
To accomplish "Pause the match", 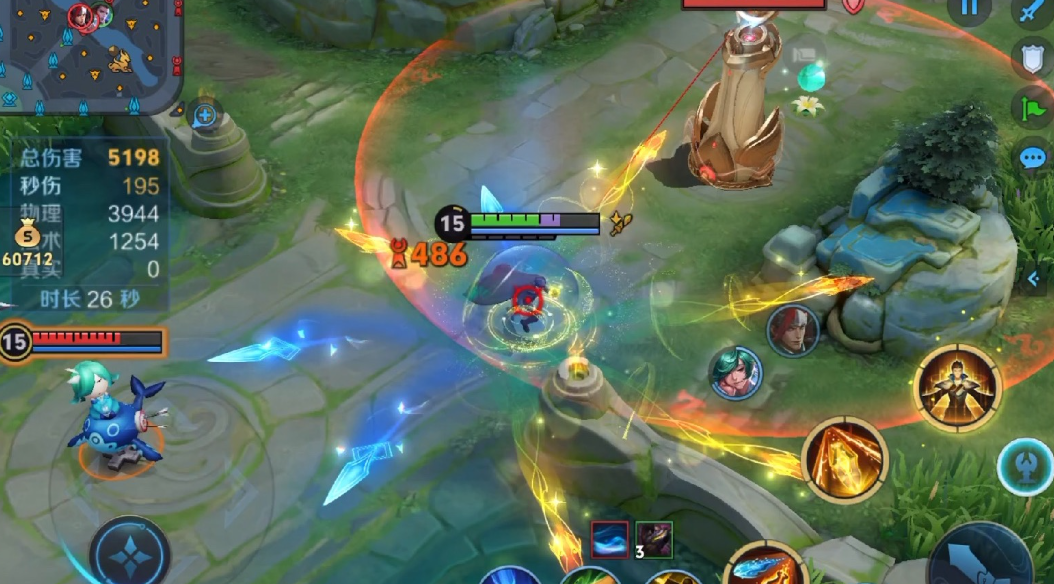I will click(968, 8).
